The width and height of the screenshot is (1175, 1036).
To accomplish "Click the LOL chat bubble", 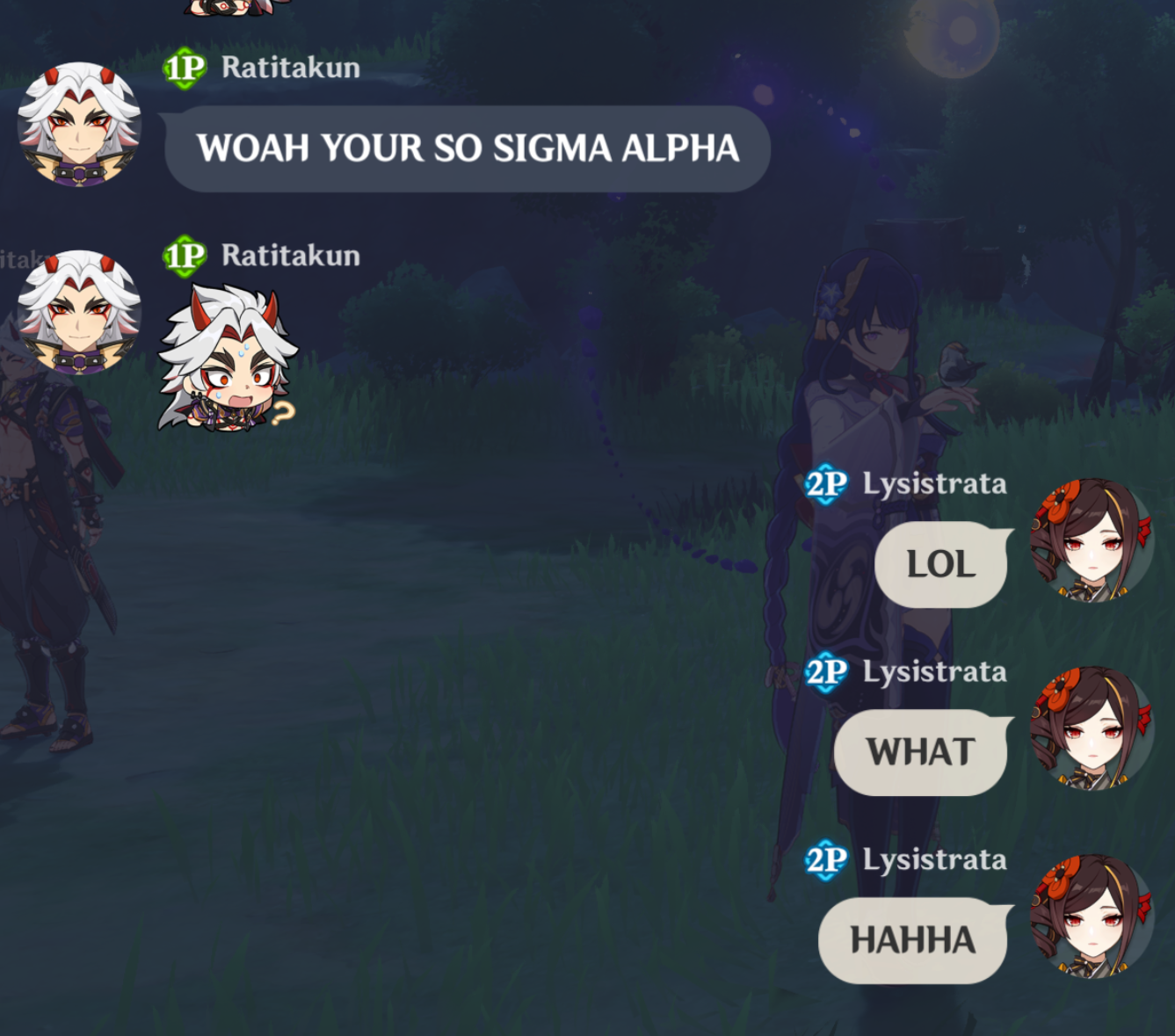I will tap(939, 564).
